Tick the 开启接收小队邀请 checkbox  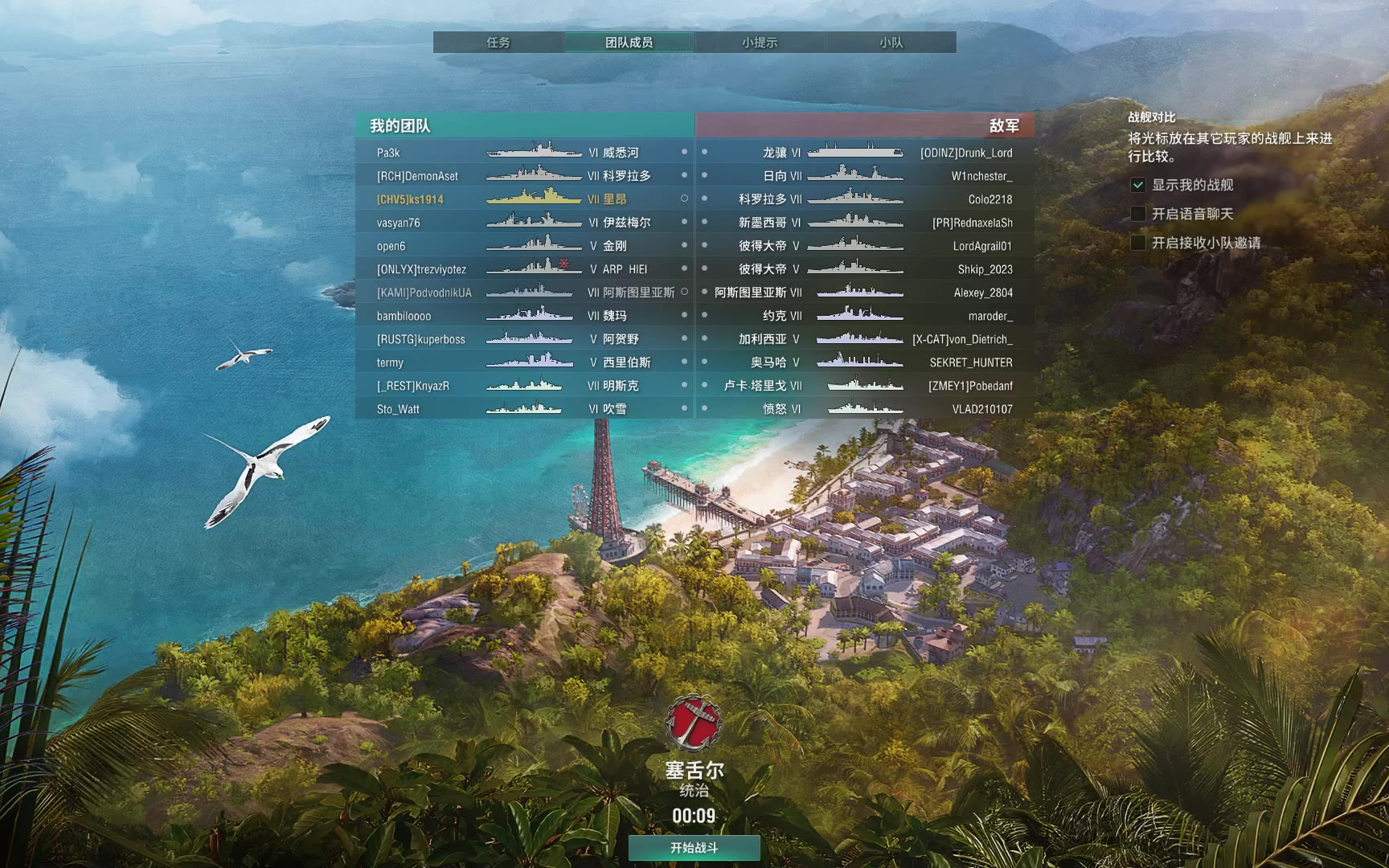(x=1138, y=243)
